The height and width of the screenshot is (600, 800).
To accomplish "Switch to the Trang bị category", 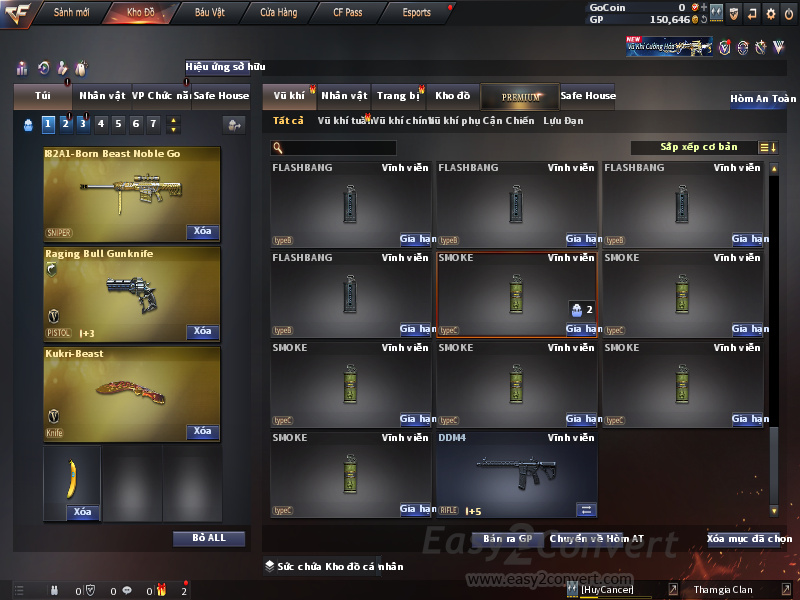I will (398, 96).
